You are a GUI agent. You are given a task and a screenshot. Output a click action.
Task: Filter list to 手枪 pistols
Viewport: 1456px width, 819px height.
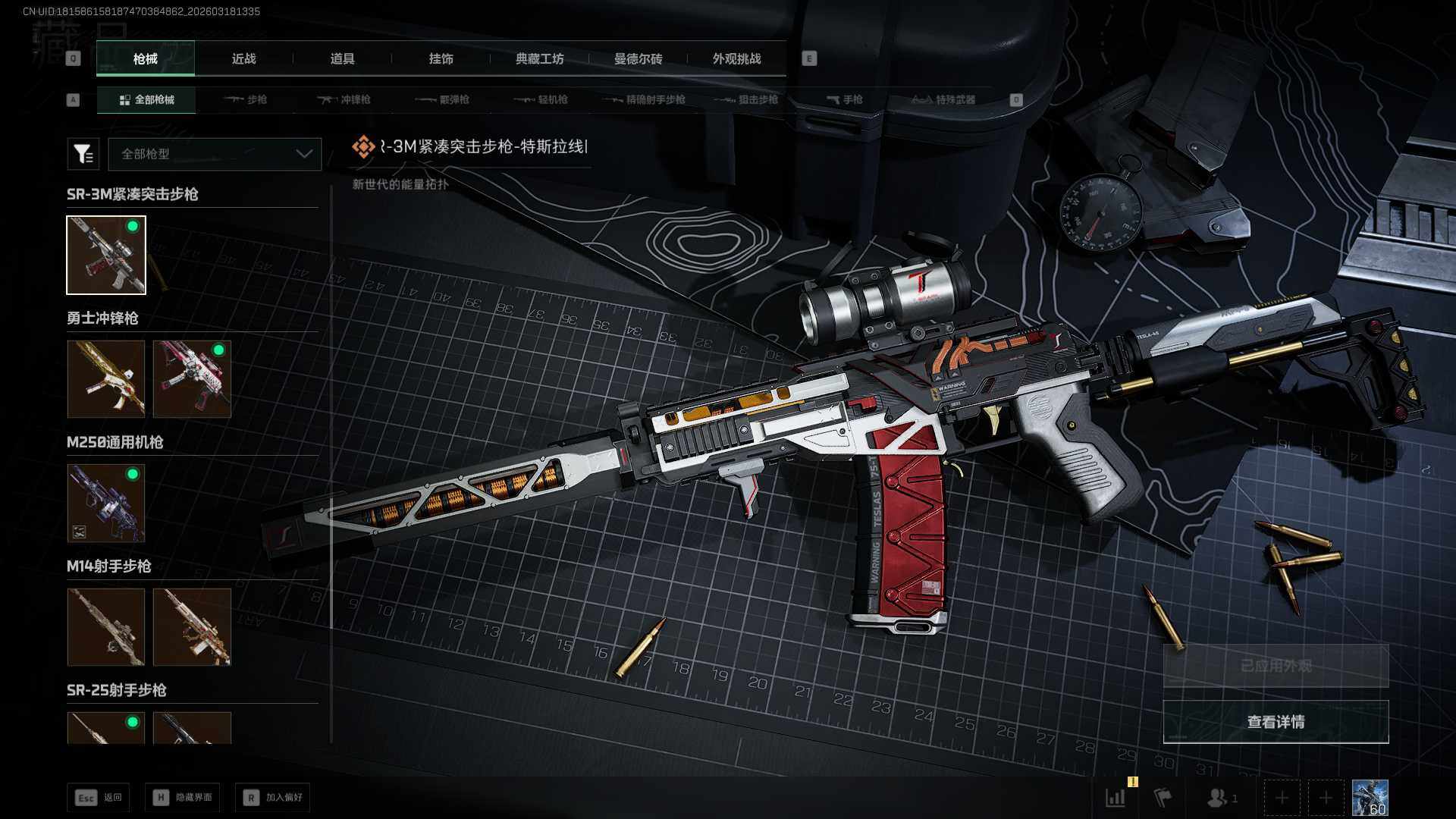(844, 100)
